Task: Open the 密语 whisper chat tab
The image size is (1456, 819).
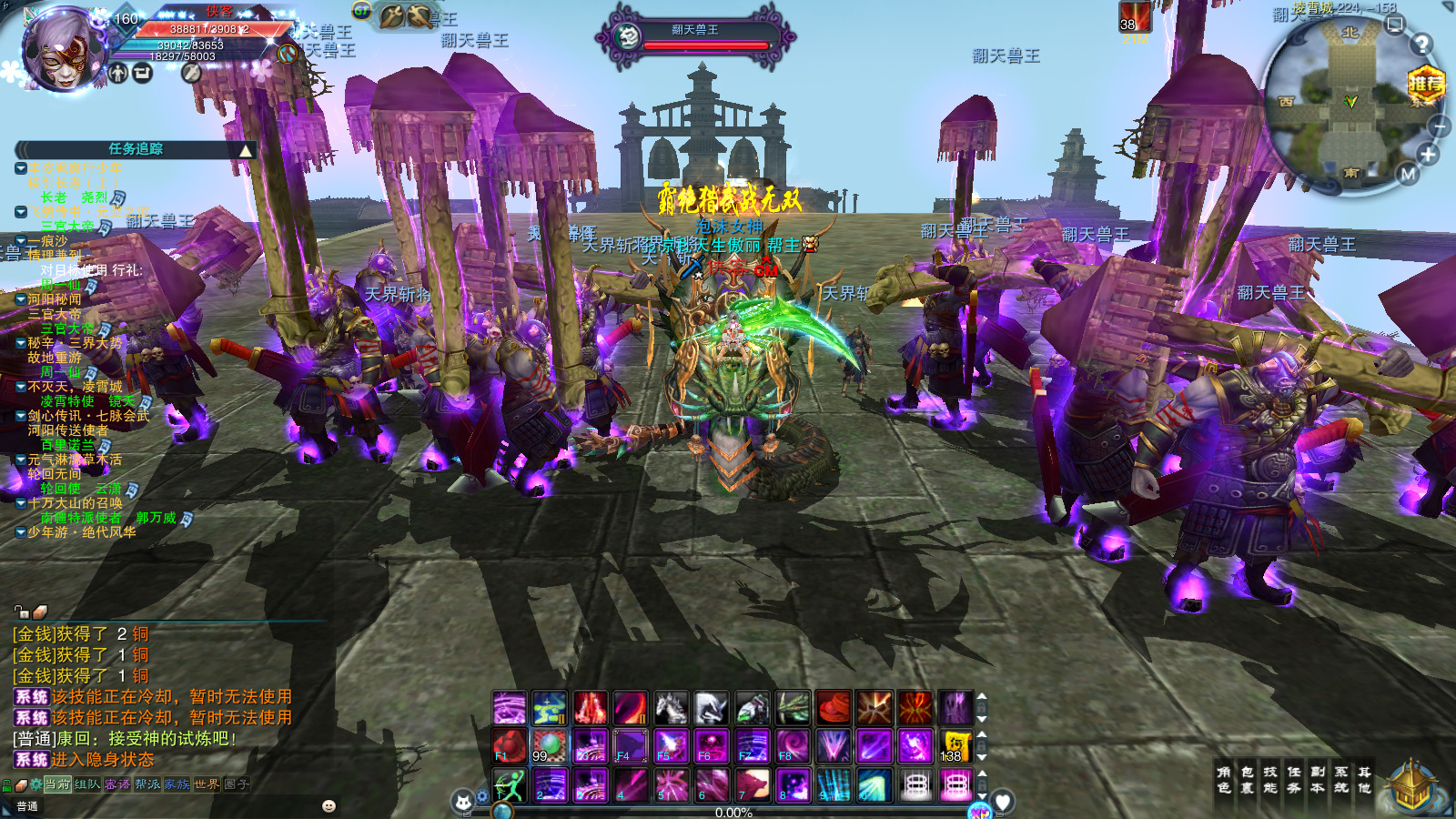Action: (117, 784)
